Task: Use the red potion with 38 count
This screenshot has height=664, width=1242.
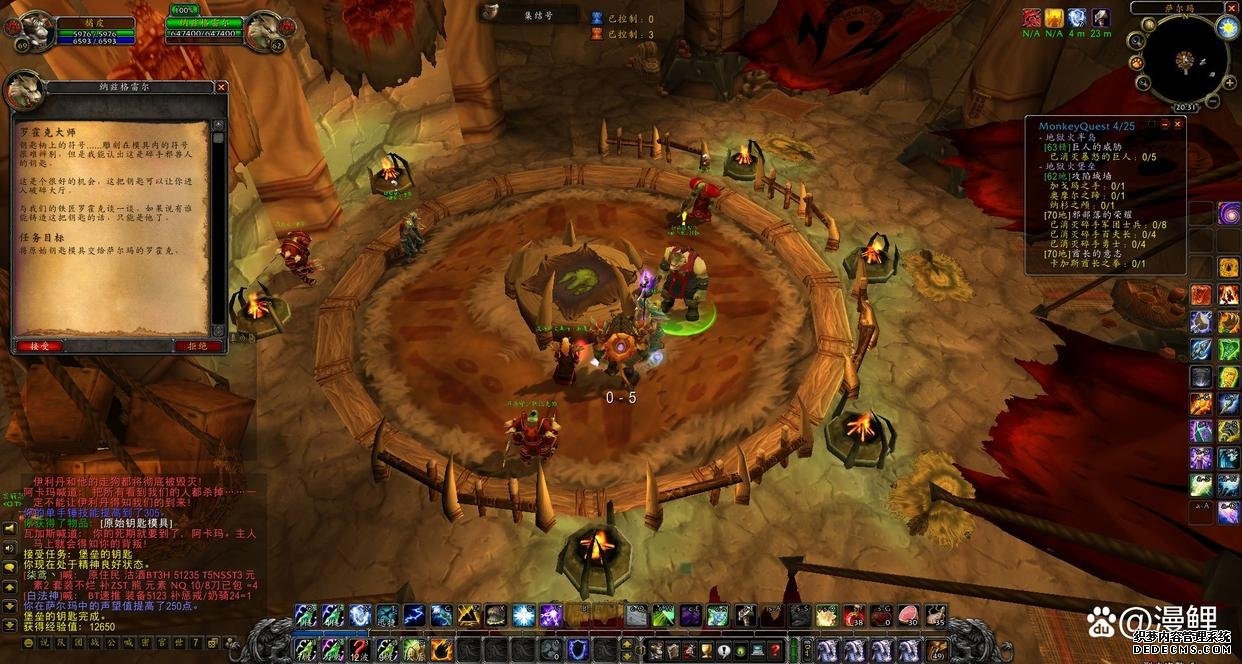Action: pyautogui.click(x=854, y=615)
